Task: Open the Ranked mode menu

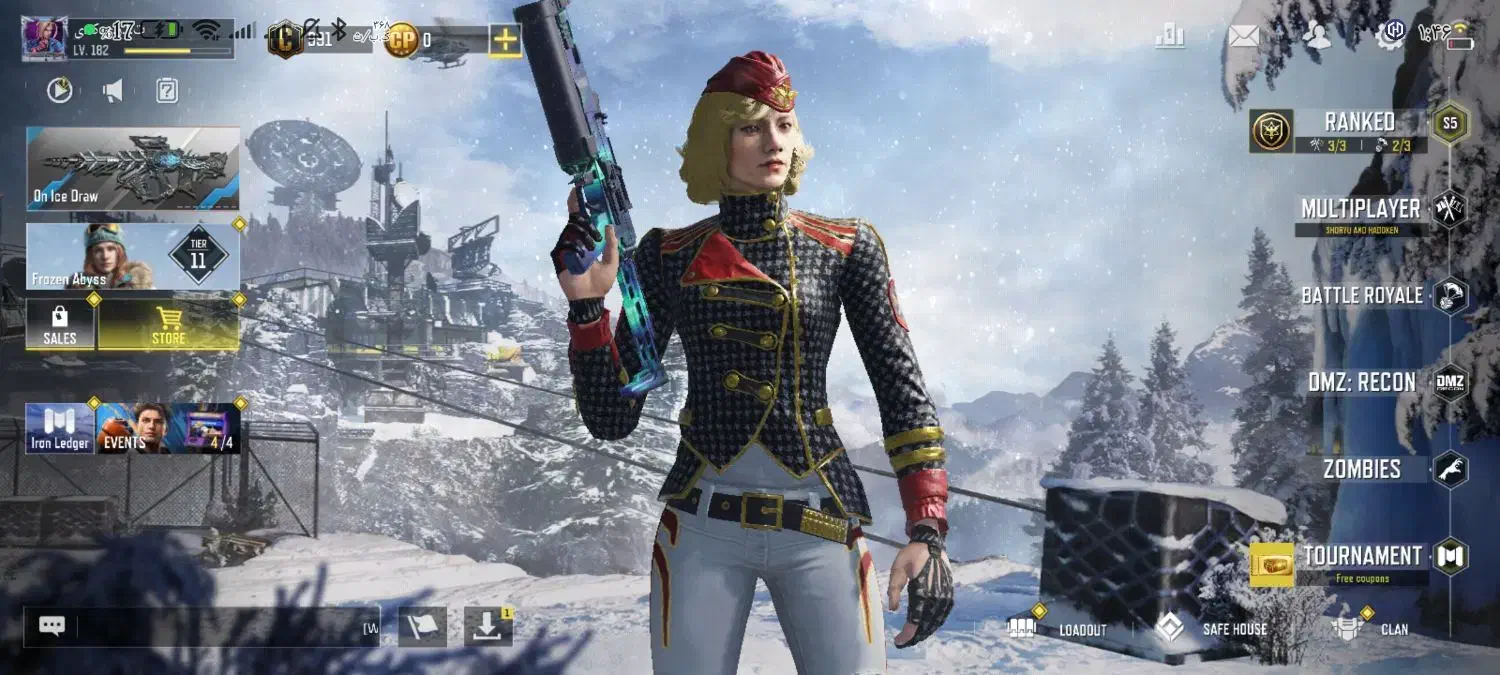Action: click(x=1358, y=129)
